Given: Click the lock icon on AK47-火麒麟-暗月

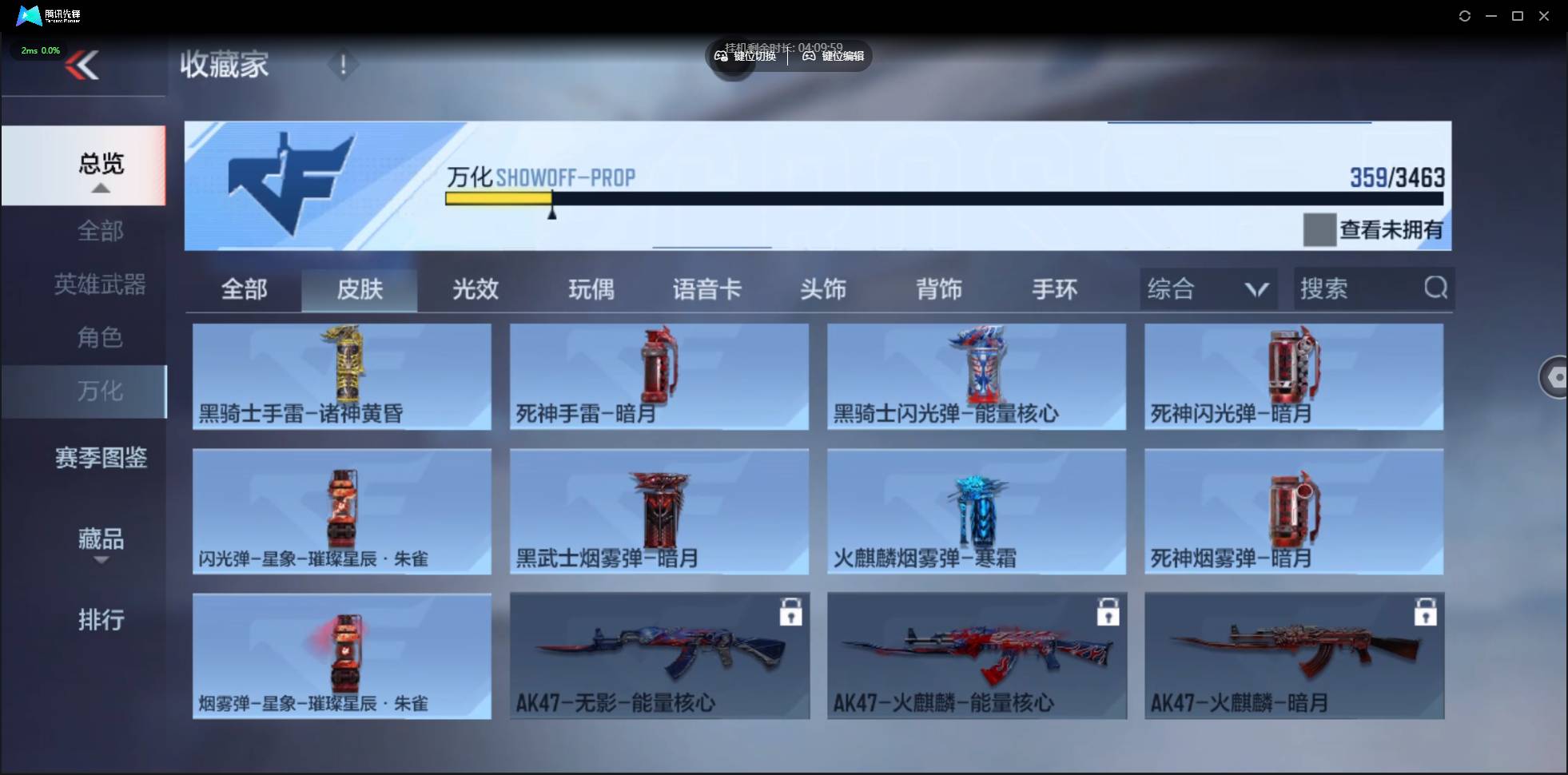Looking at the screenshot, I should point(1427,612).
